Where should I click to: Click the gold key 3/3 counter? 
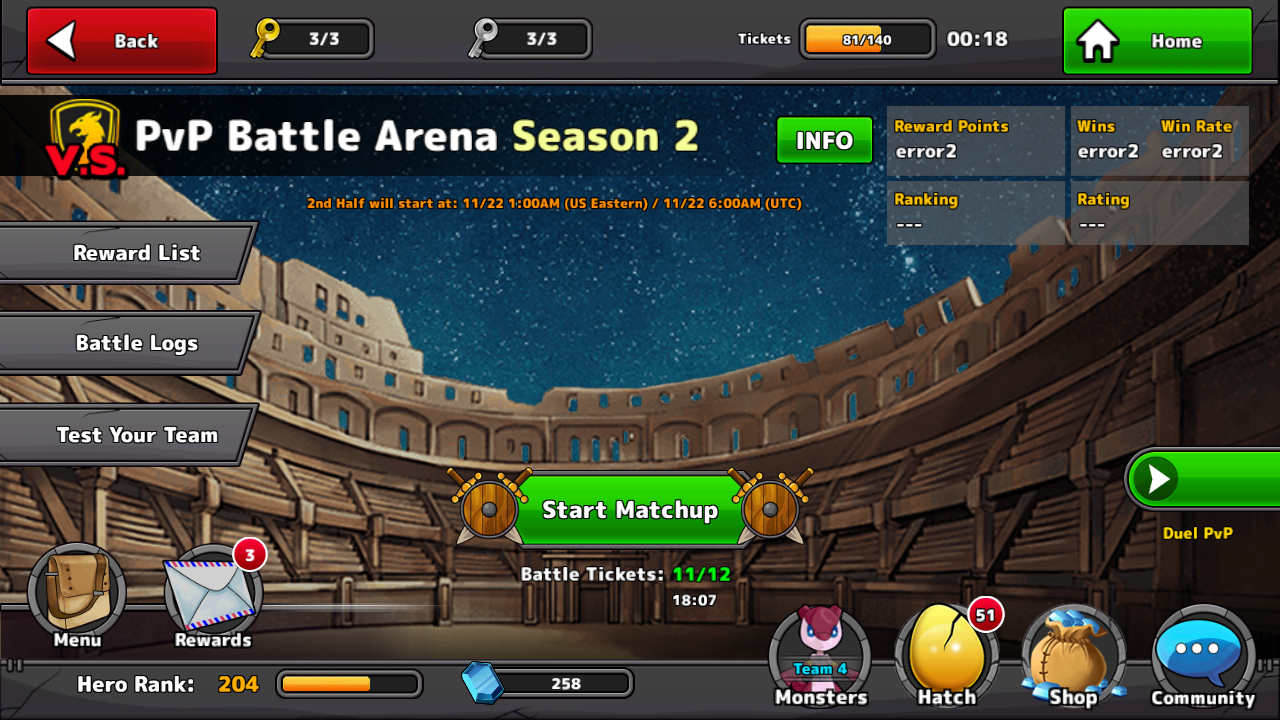[x=310, y=39]
